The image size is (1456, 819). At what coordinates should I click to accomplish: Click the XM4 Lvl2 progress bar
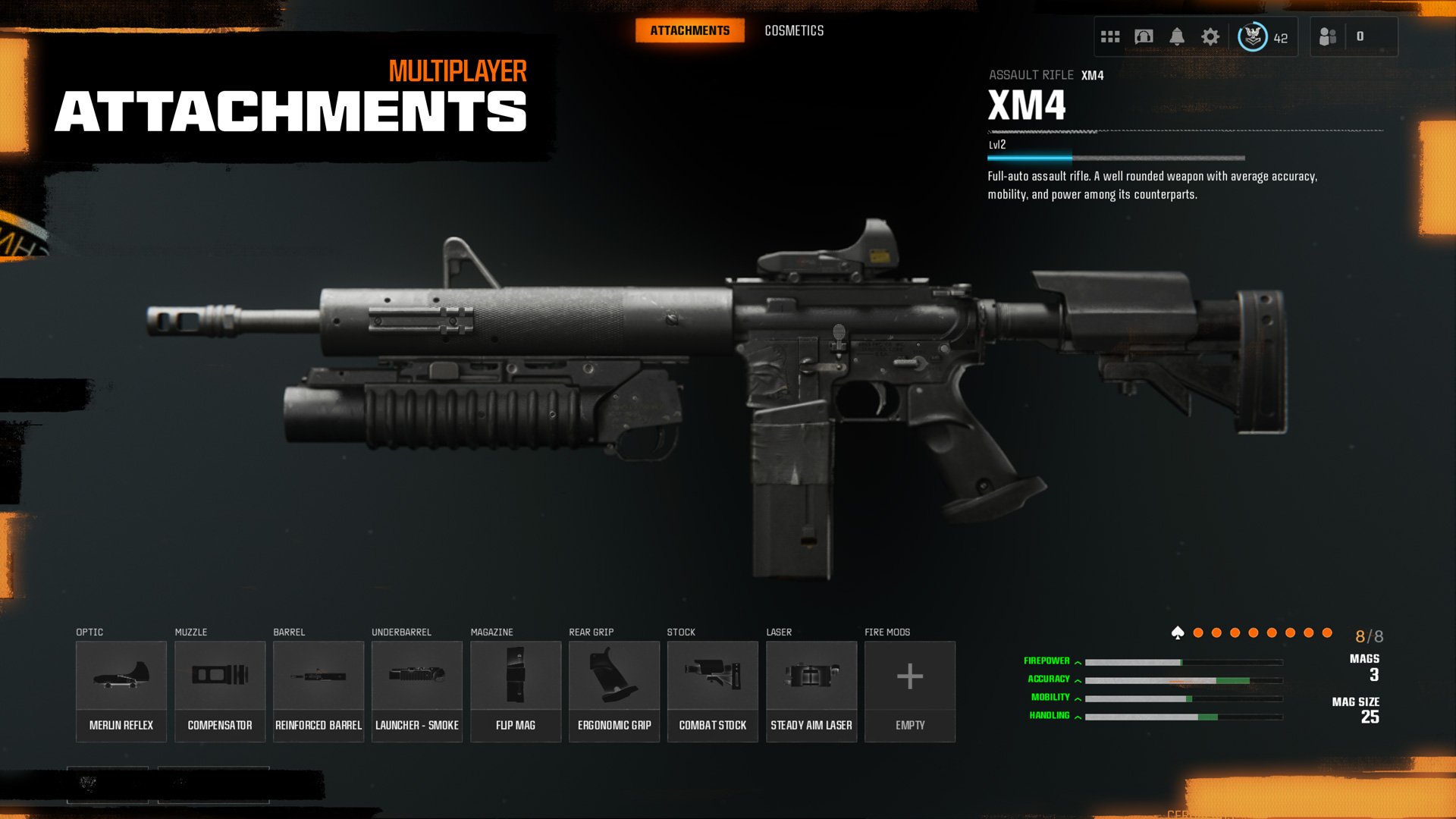click(x=1115, y=158)
